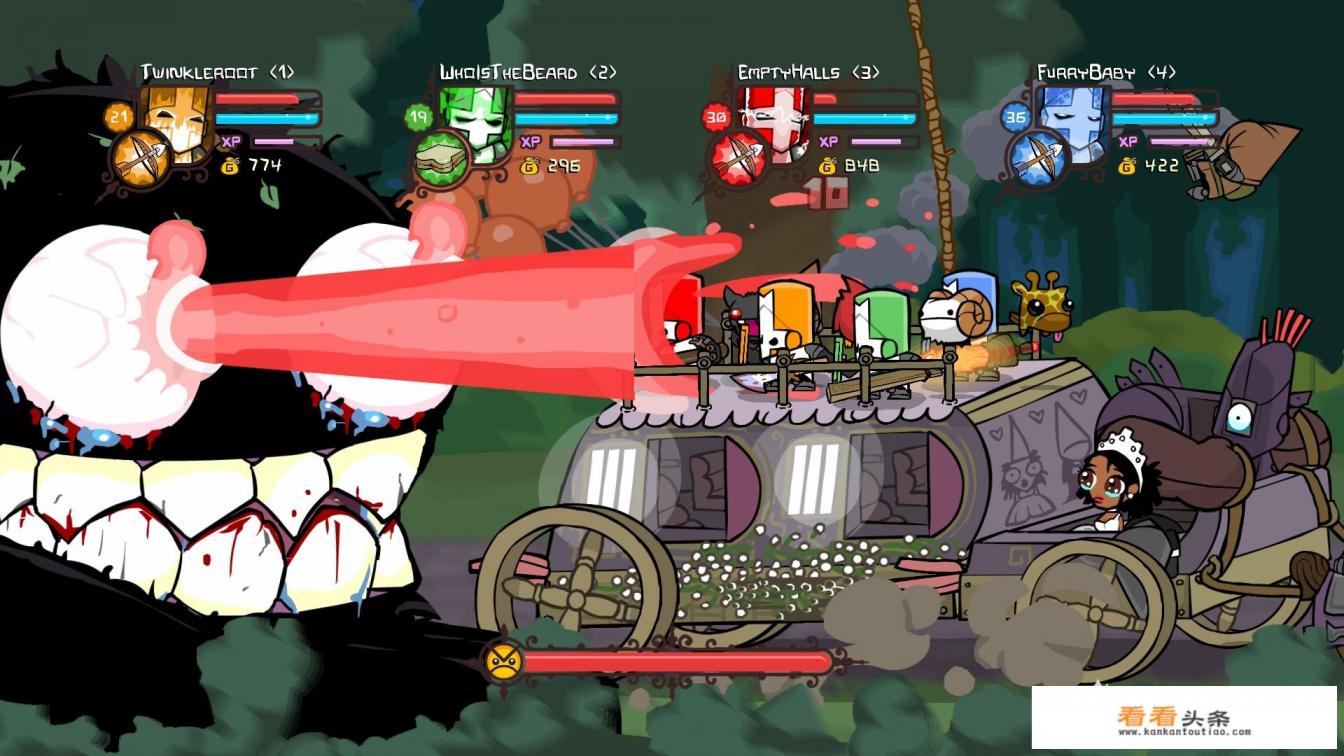Activate EmptyHalls' red bow item icon
The width and height of the screenshot is (1344, 756).
(738, 158)
